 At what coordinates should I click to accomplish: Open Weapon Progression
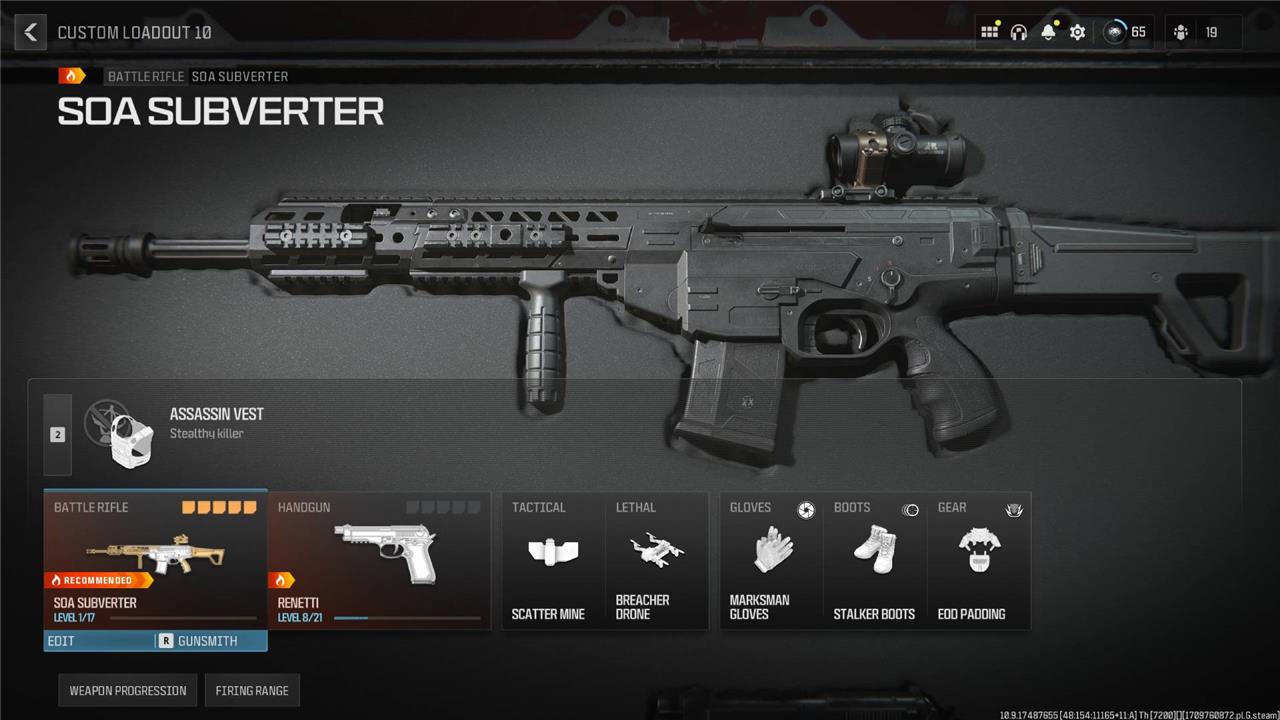(x=128, y=690)
